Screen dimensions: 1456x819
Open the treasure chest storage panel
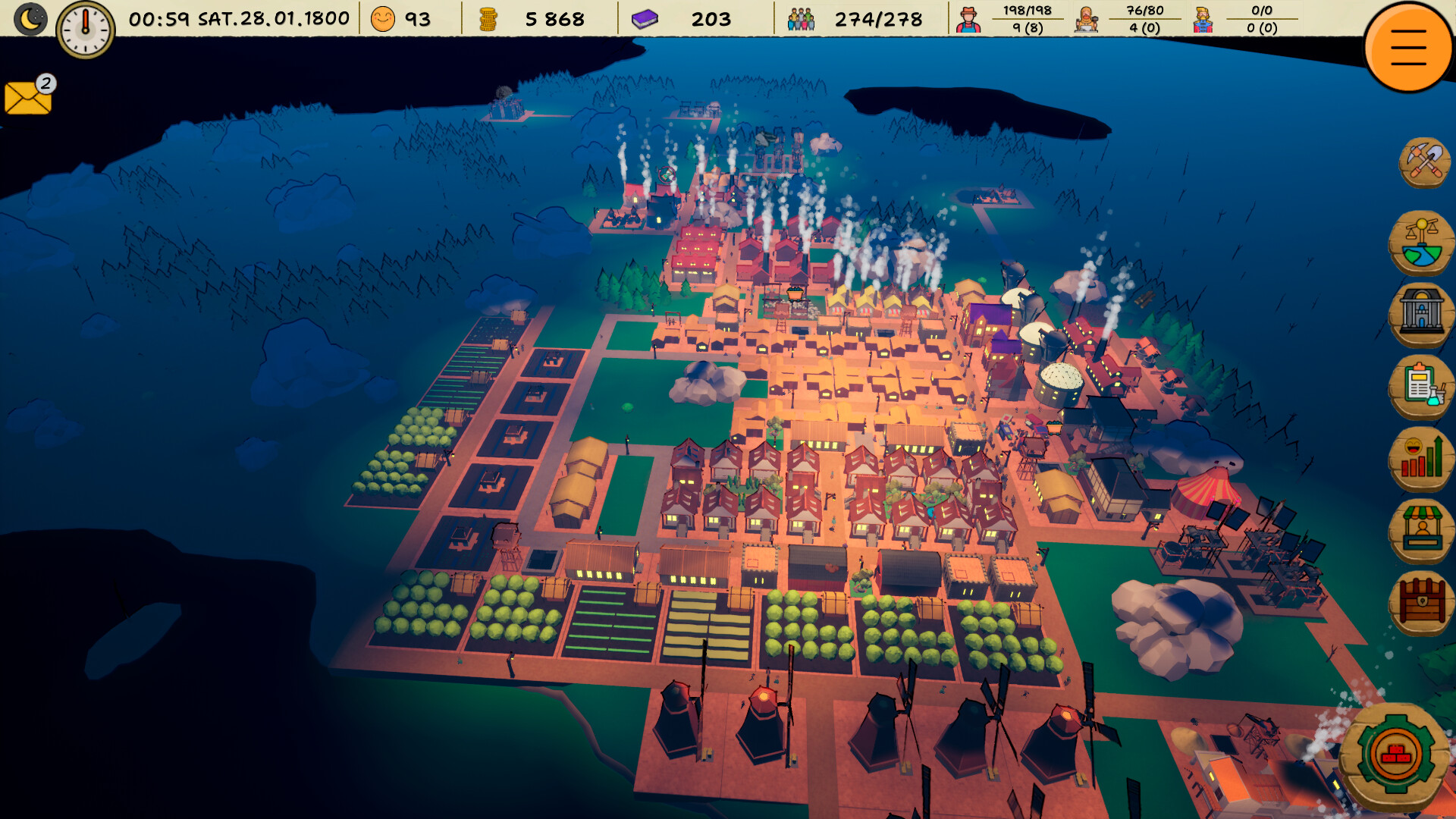1424,600
